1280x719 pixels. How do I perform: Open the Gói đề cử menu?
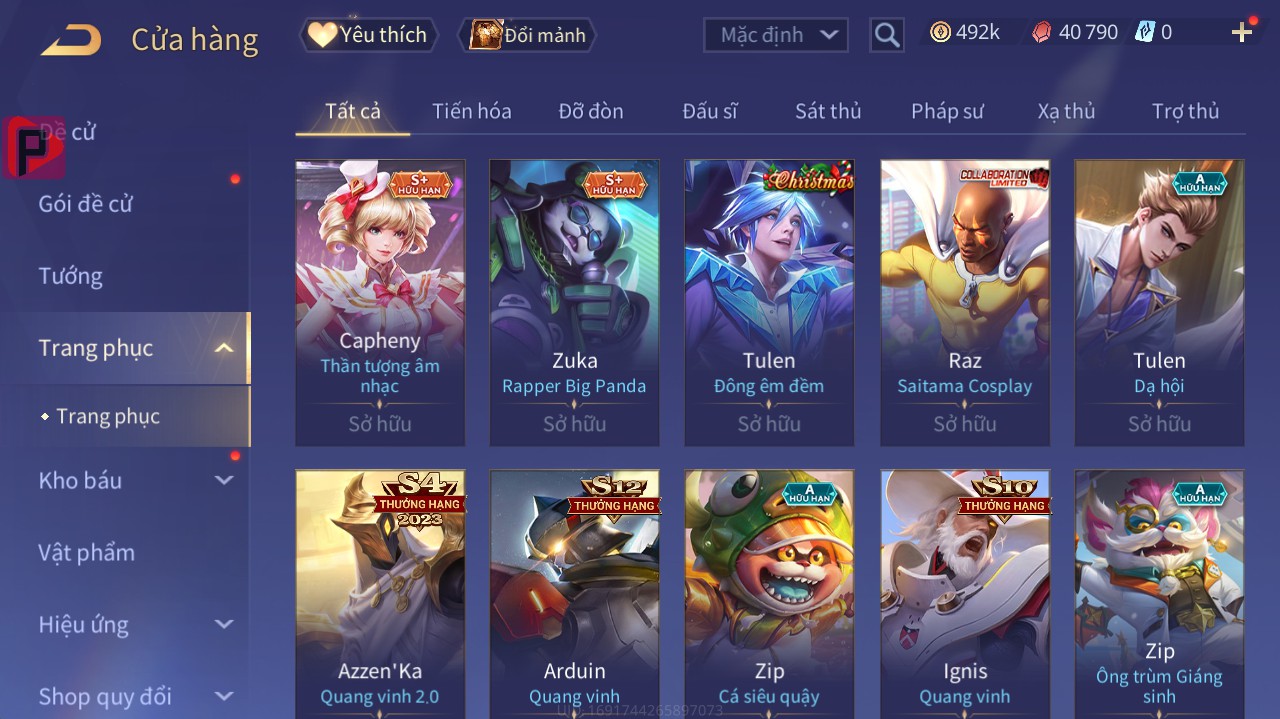pyautogui.click(x=86, y=204)
